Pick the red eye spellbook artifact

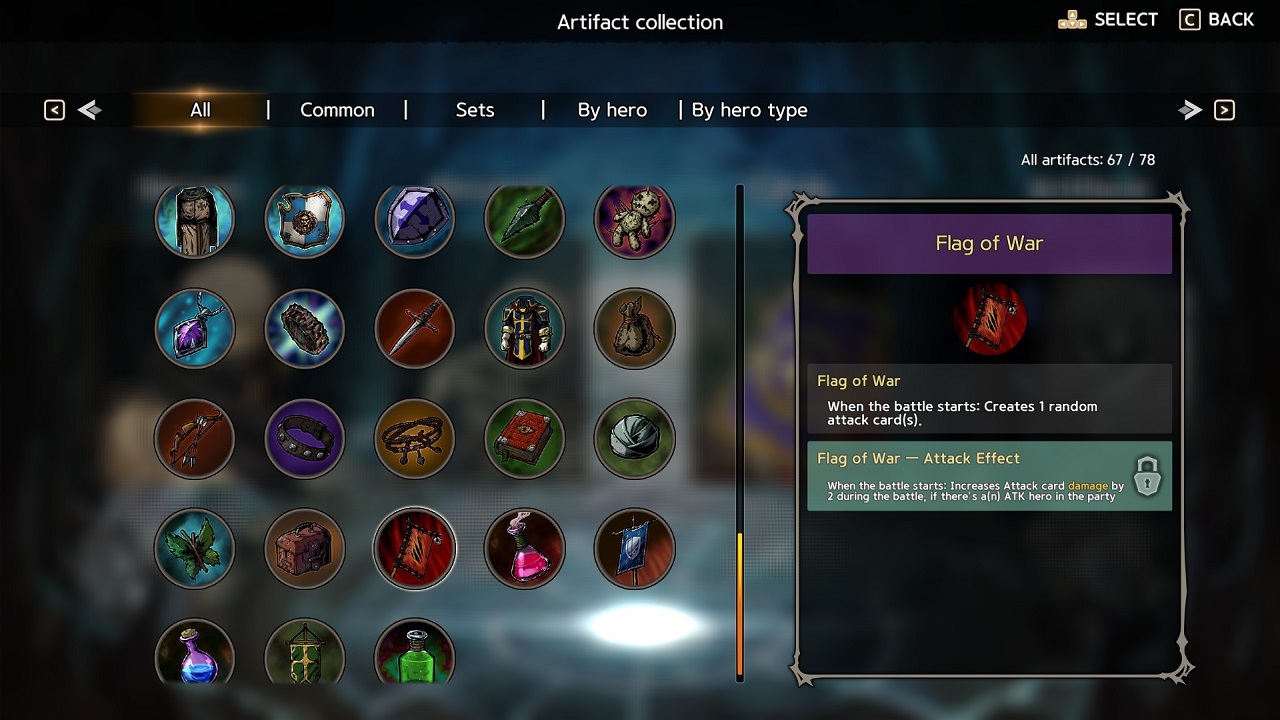[525, 439]
